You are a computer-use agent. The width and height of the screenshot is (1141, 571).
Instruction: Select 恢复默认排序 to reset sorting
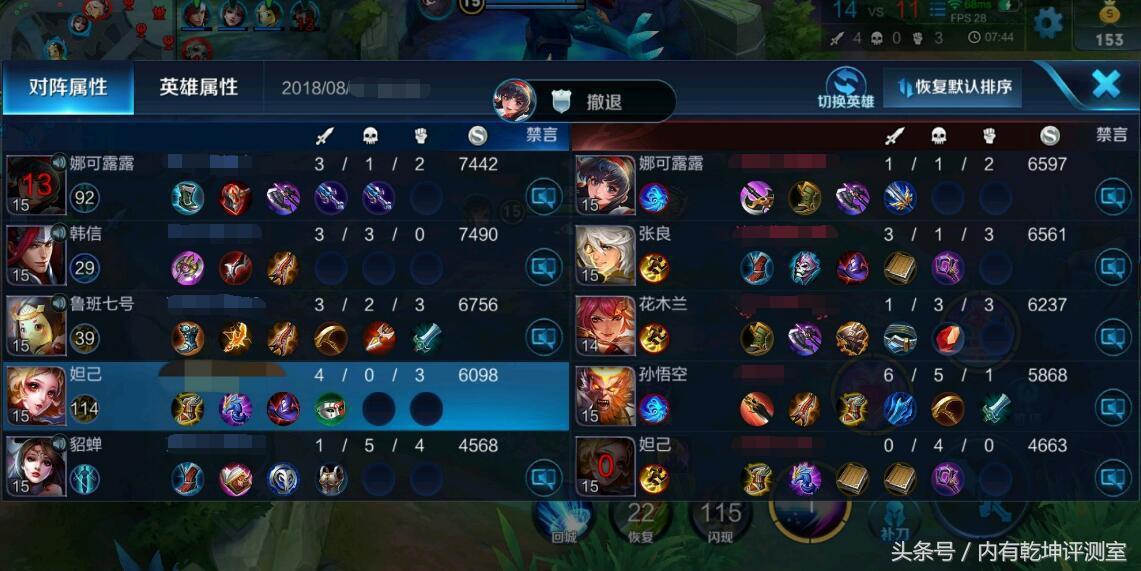pos(955,87)
